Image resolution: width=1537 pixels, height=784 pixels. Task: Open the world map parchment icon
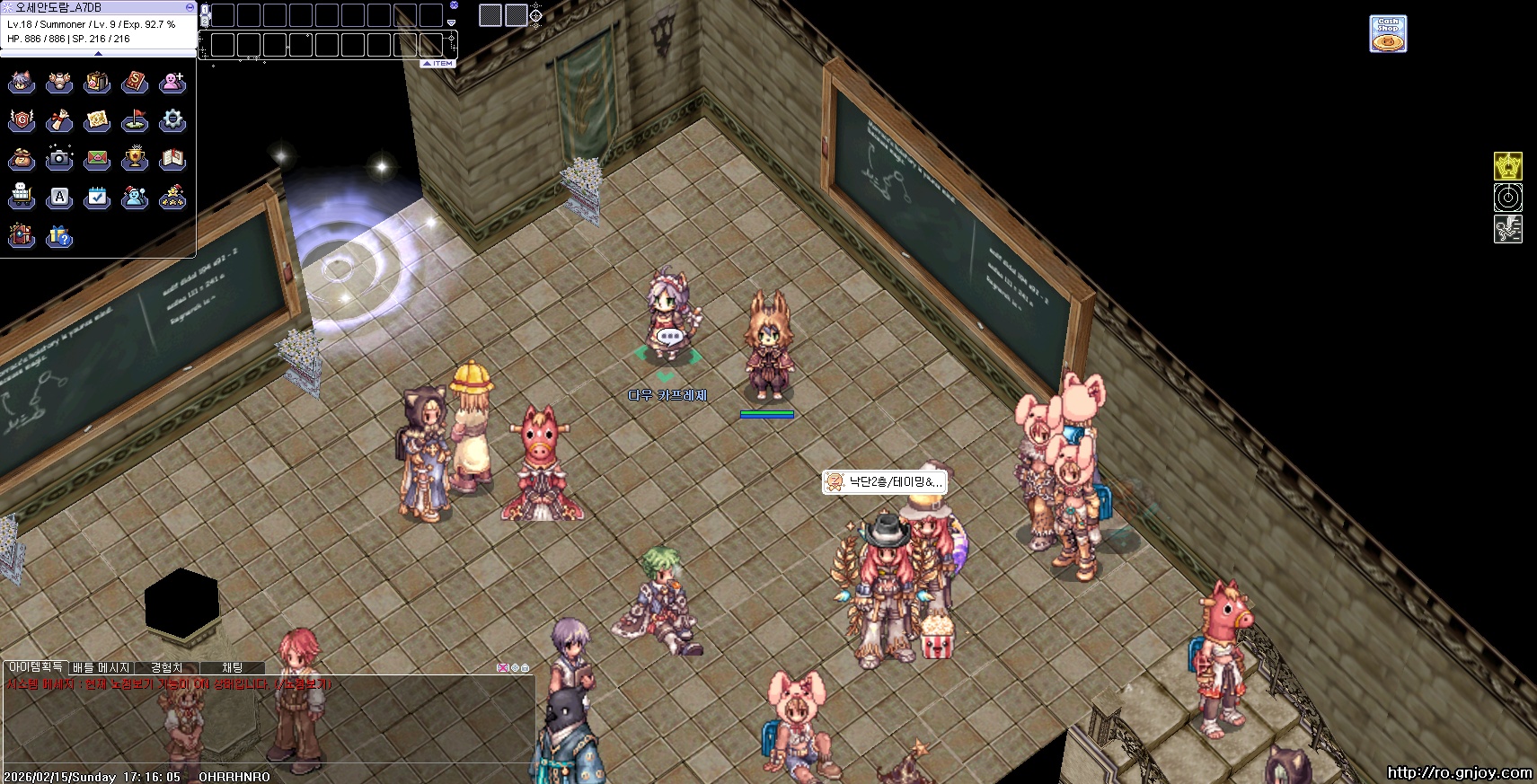tap(97, 120)
